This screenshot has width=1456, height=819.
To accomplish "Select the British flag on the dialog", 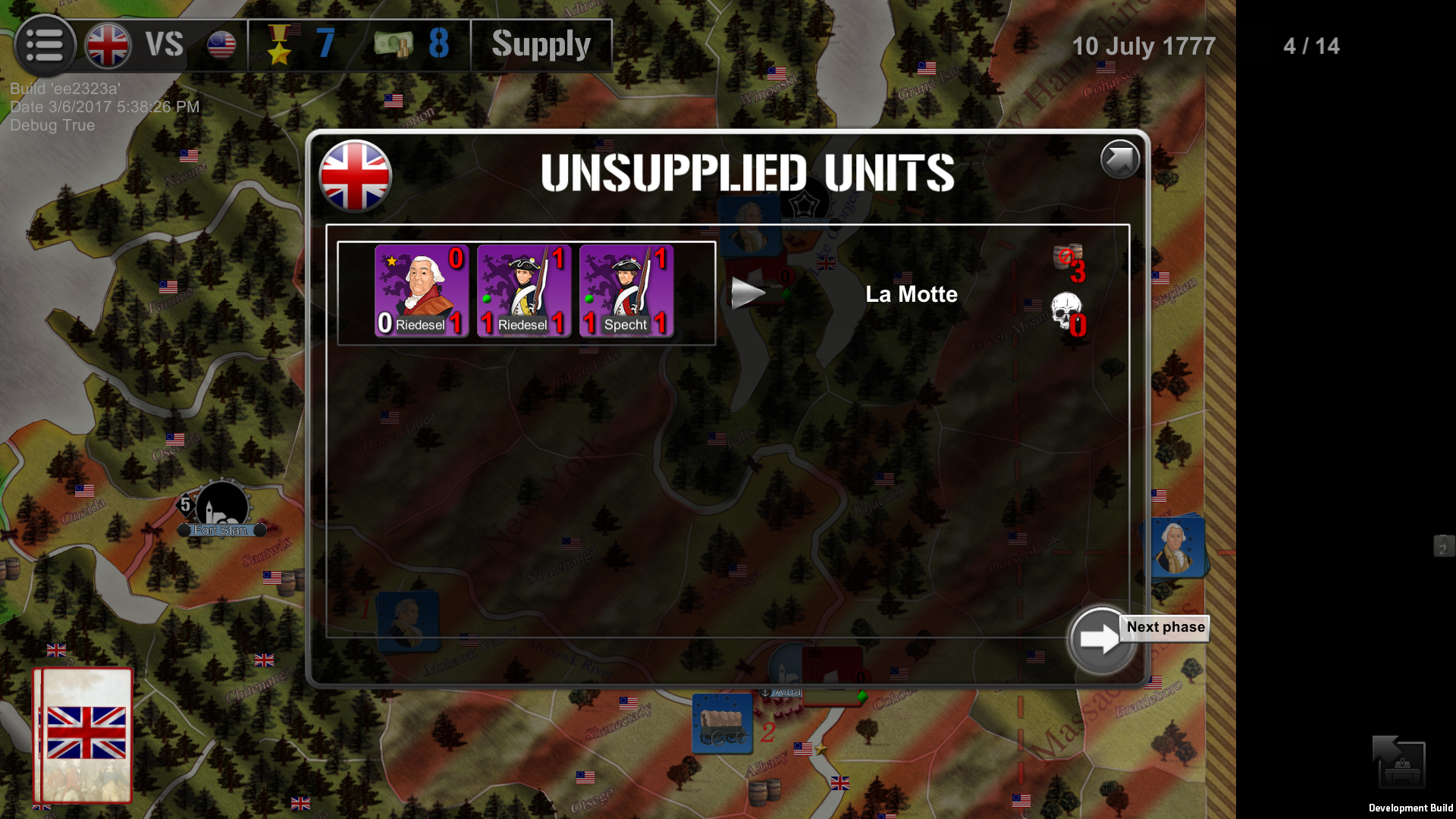I will [x=354, y=175].
